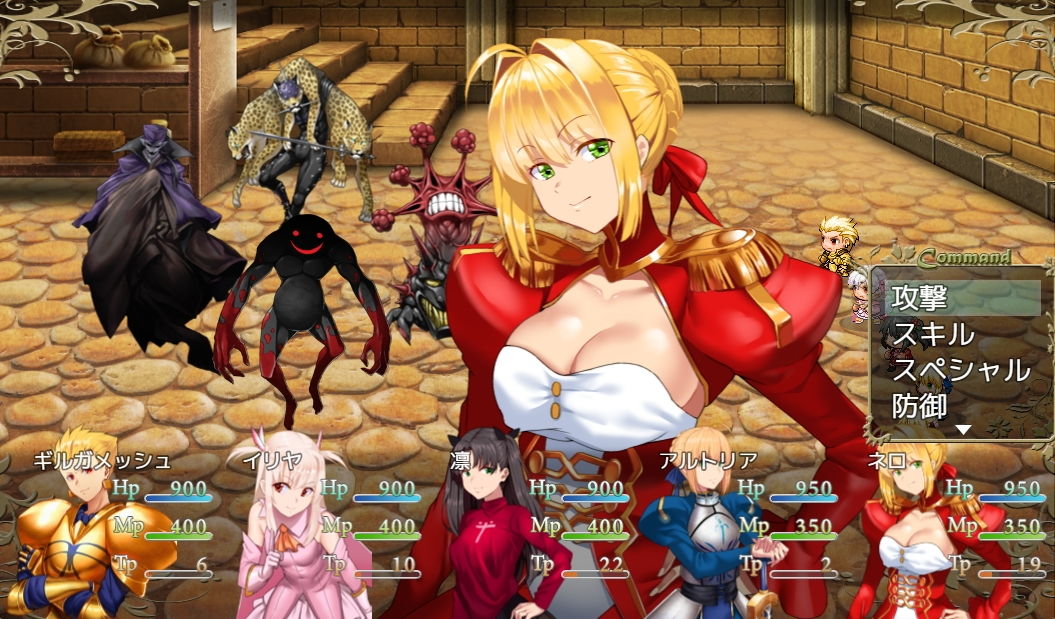Image resolution: width=1055 pixels, height=619 pixels.
Task: Choose the スペシャル special command
Action: pyautogui.click(x=960, y=370)
